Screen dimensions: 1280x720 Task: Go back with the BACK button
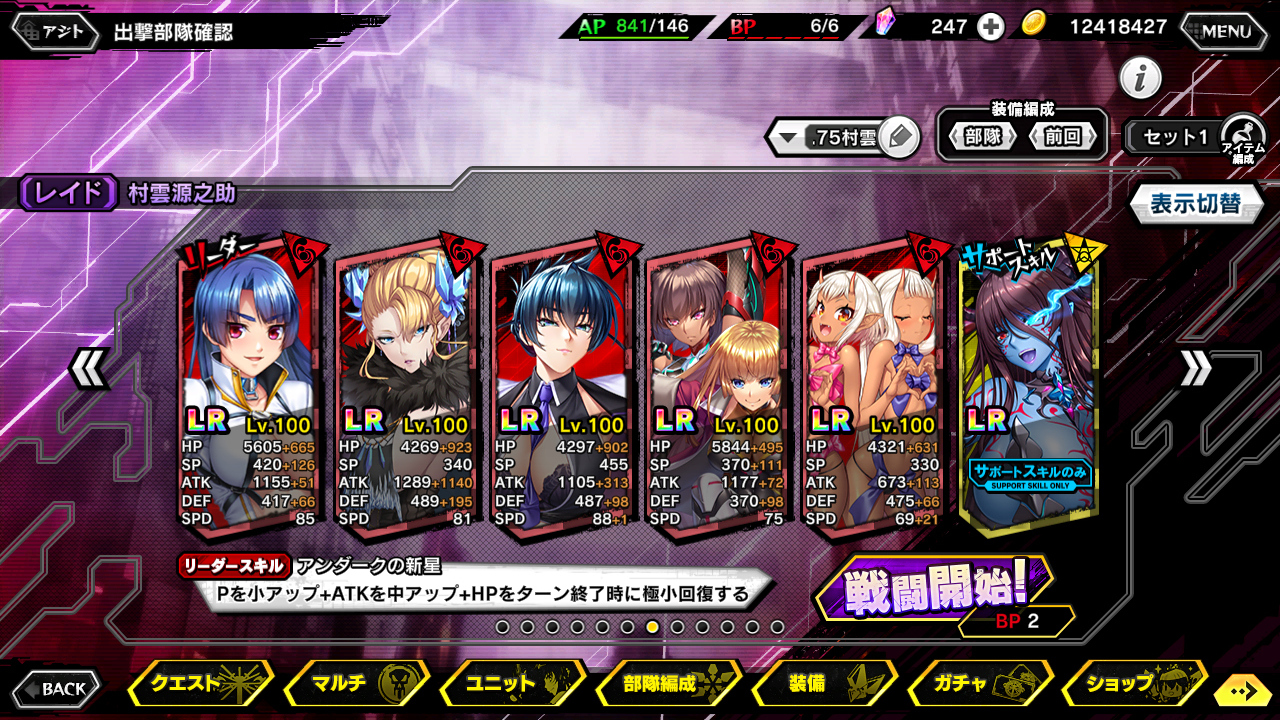point(56,688)
